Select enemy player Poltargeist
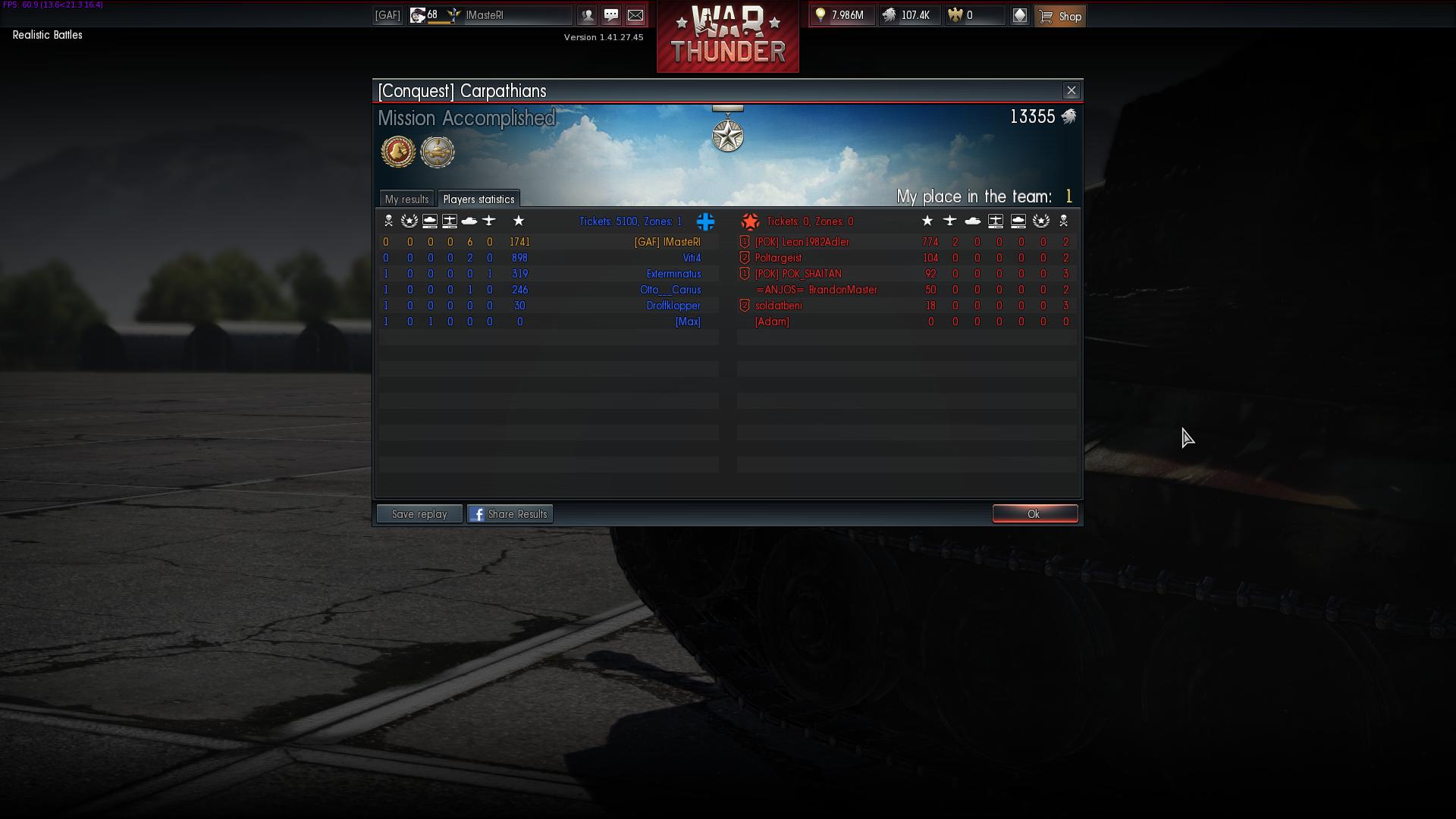The width and height of the screenshot is (1456, 819). pos(778,258)
